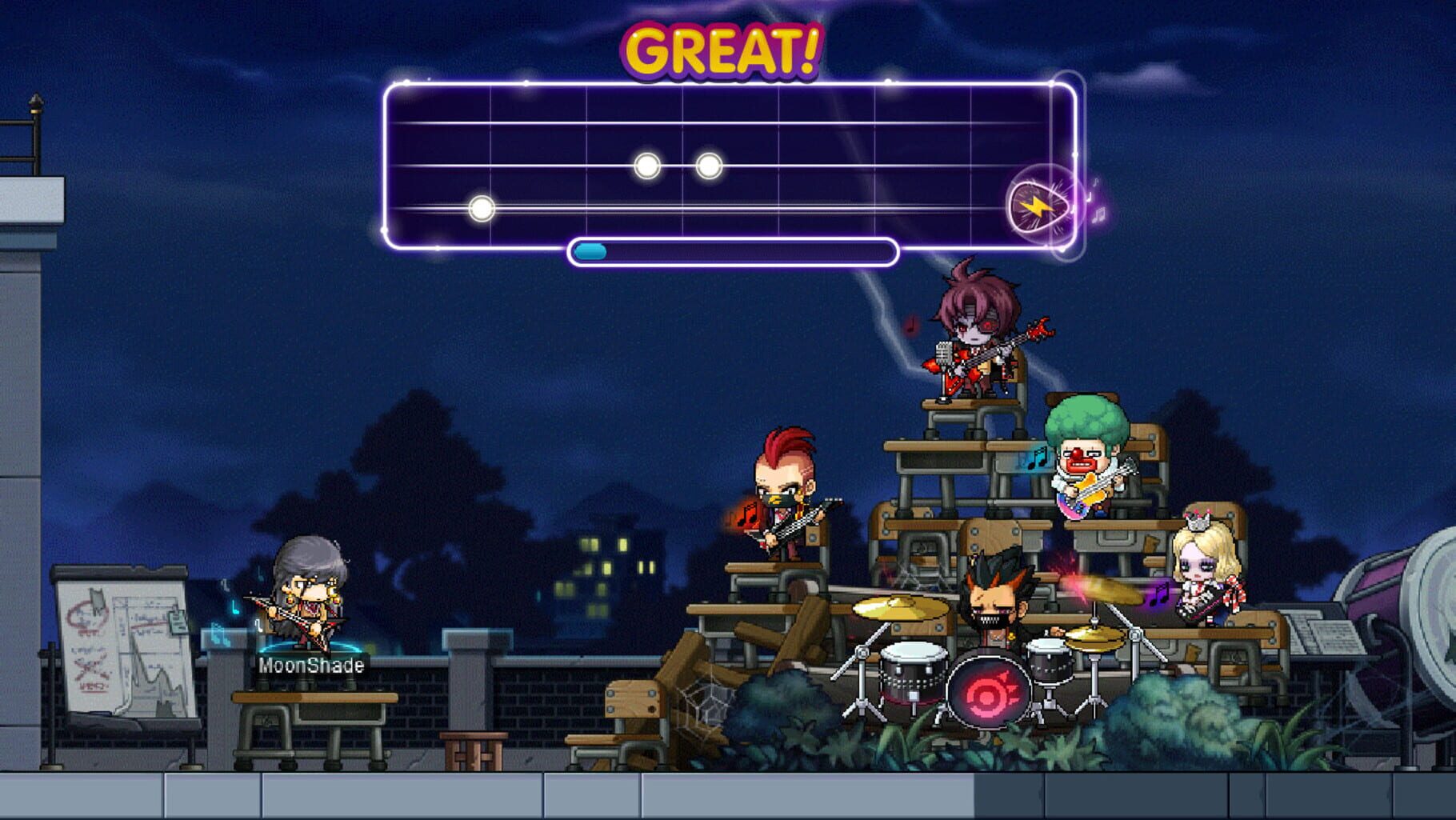1456x820 pixels.
Task: Click the blue song progress bar
Action: tap(592, 250)
